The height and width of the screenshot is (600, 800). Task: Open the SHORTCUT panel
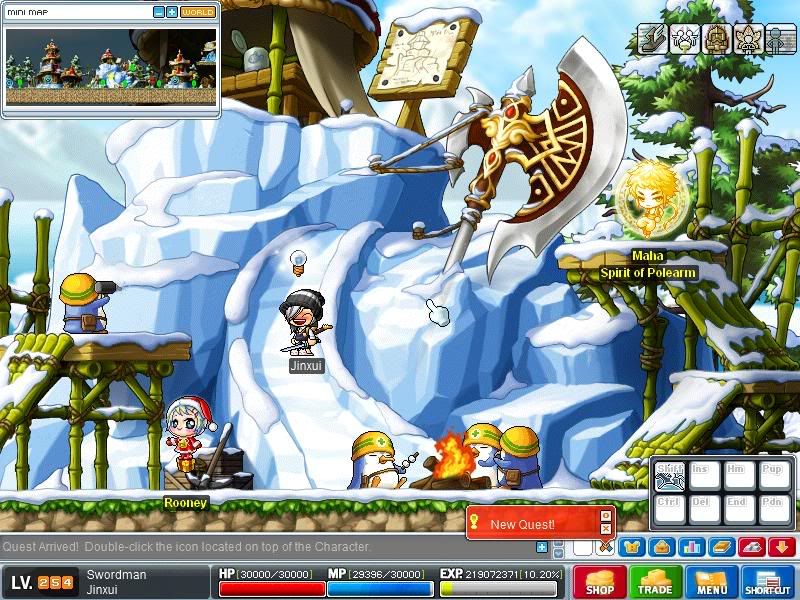coord(768,582)
